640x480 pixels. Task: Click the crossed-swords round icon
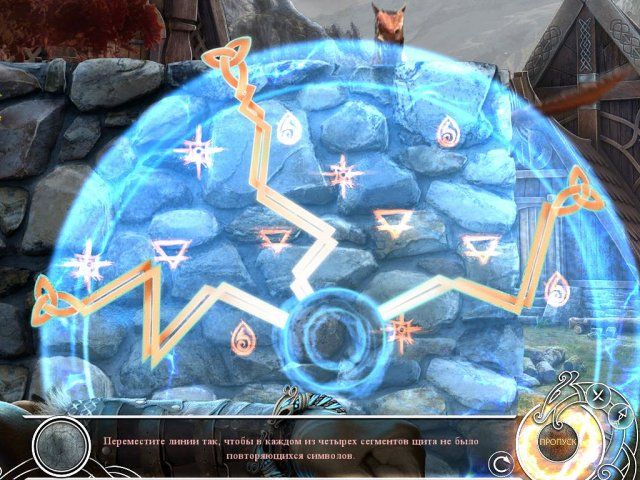point(594,393)
